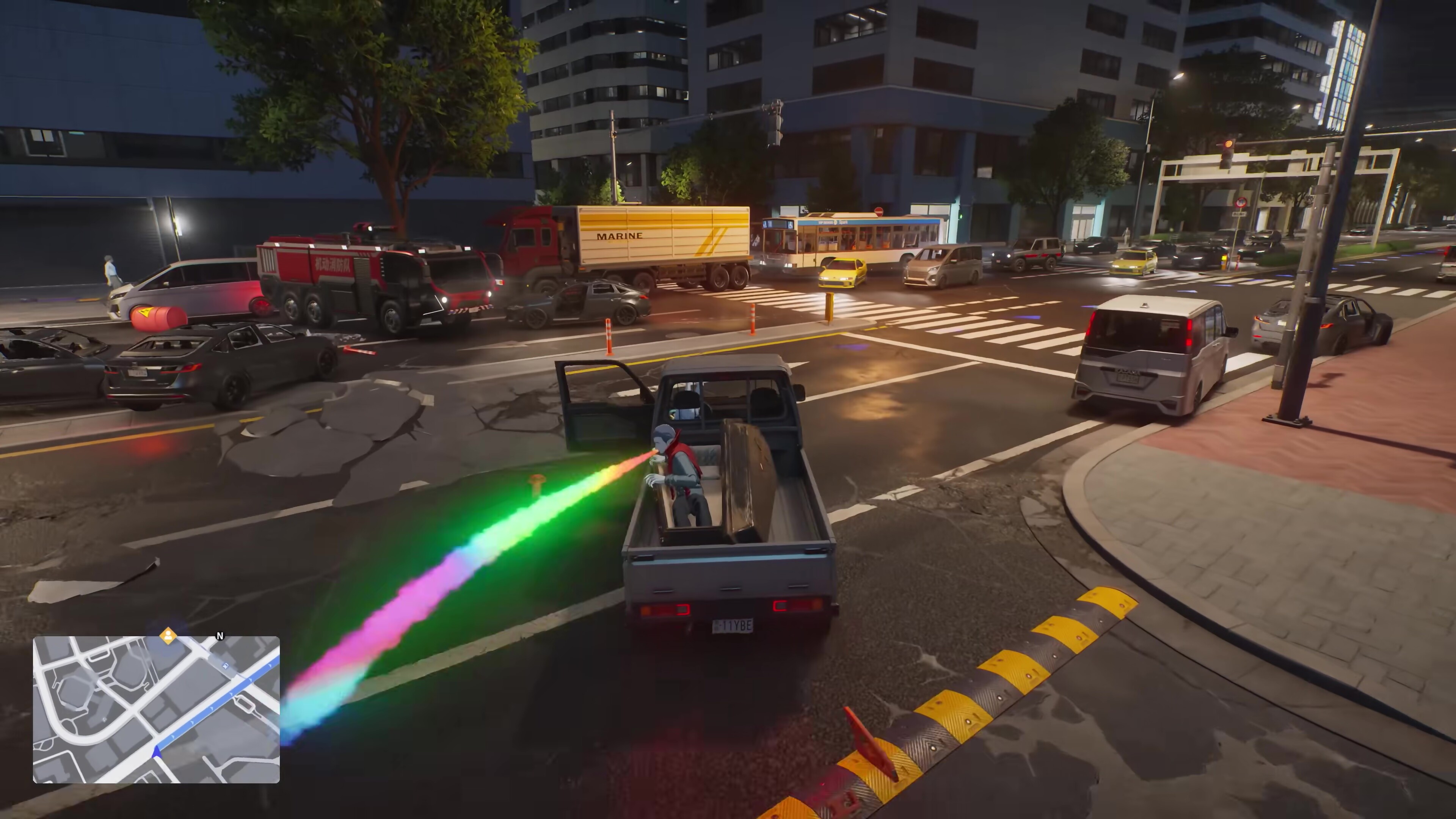Click the north compass N indicator
Image resolution: width=1456 pixels, height=819 pixels.
(x=220, y=637)
